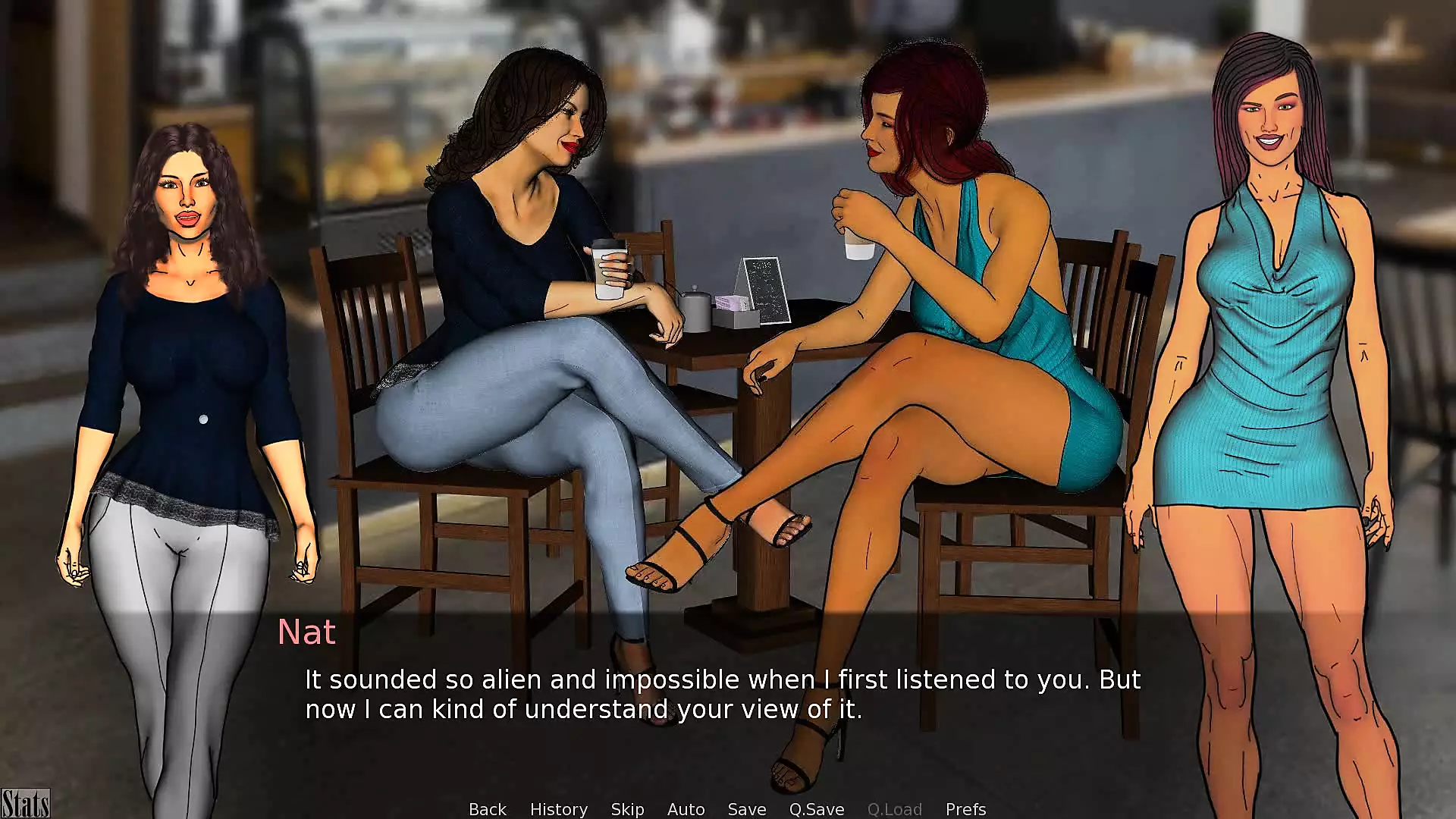Open the Save game menu

[746, 809]
